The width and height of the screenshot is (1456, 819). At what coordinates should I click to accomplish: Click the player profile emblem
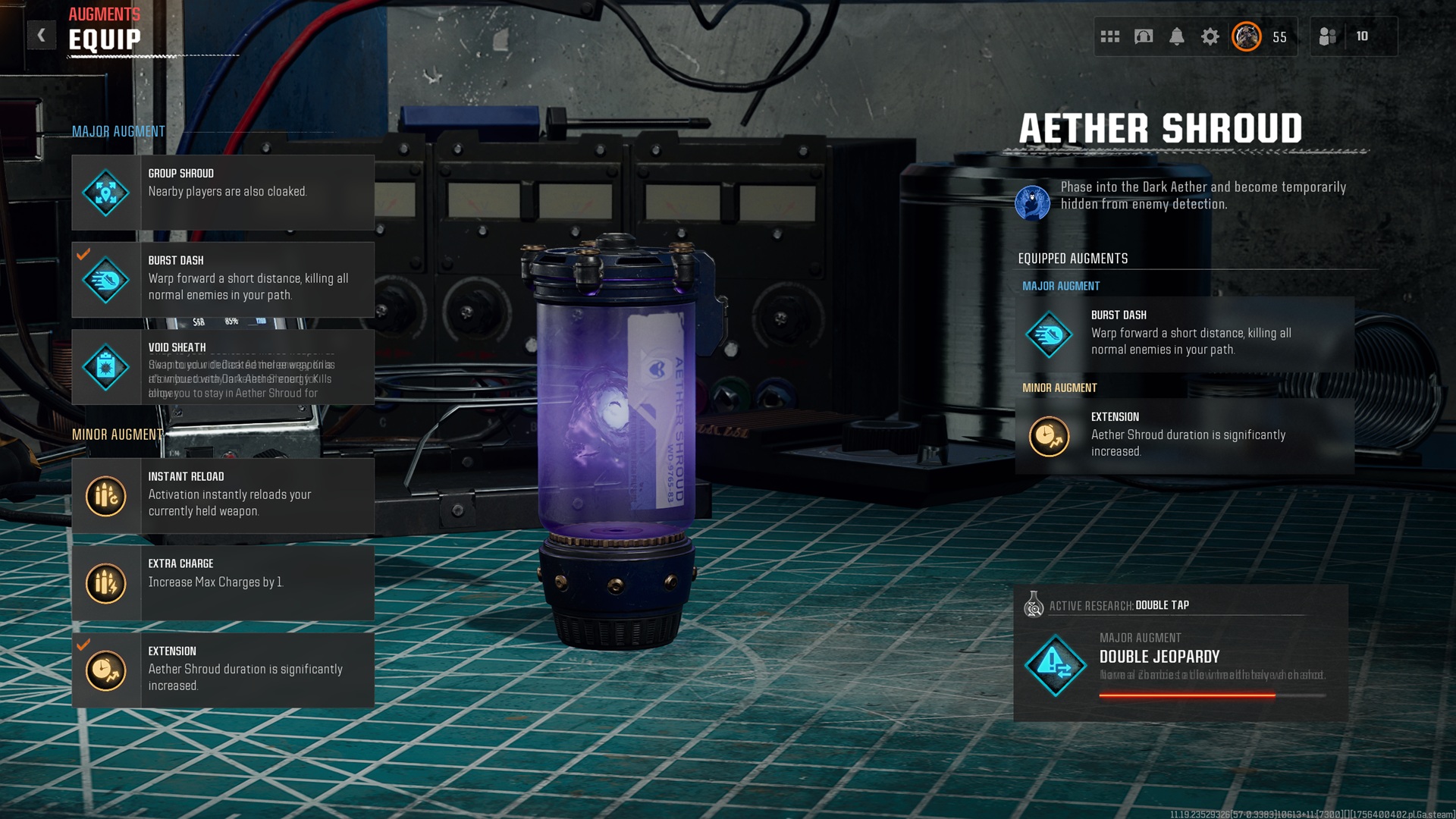pyautogui.click(x=1247, y=36)
